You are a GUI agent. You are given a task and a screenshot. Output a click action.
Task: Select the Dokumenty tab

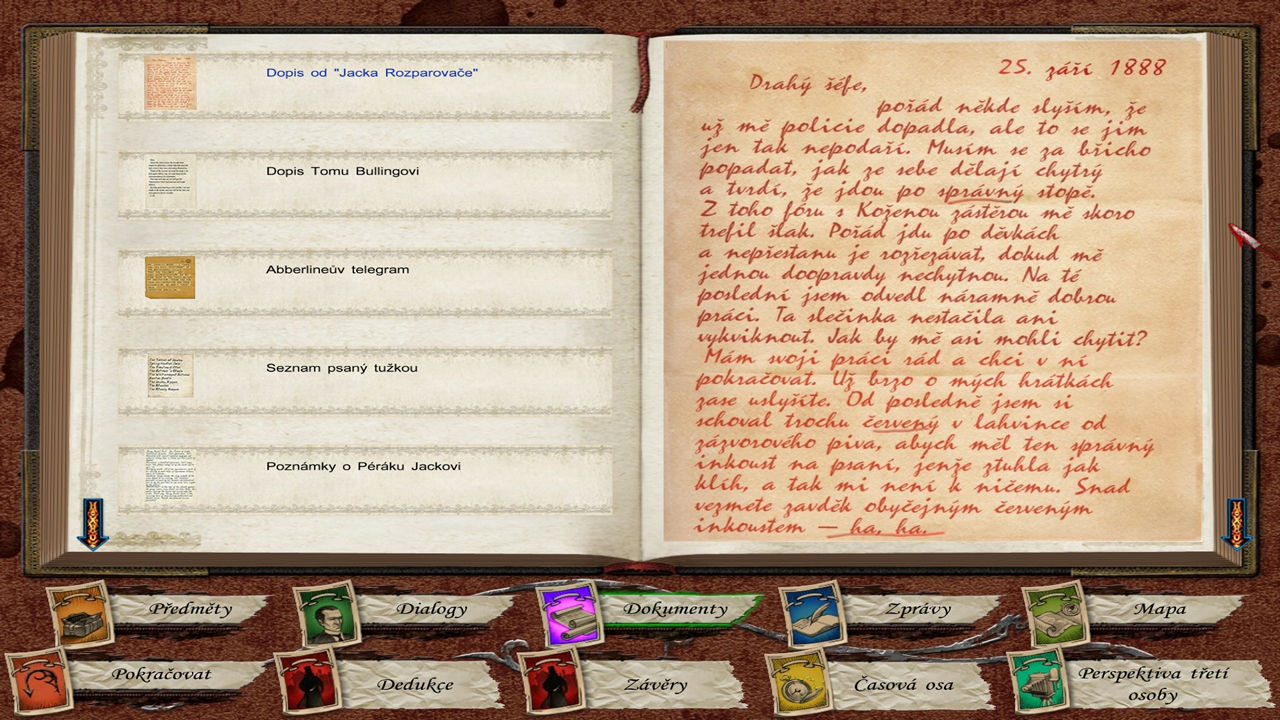tap(675, 608)
